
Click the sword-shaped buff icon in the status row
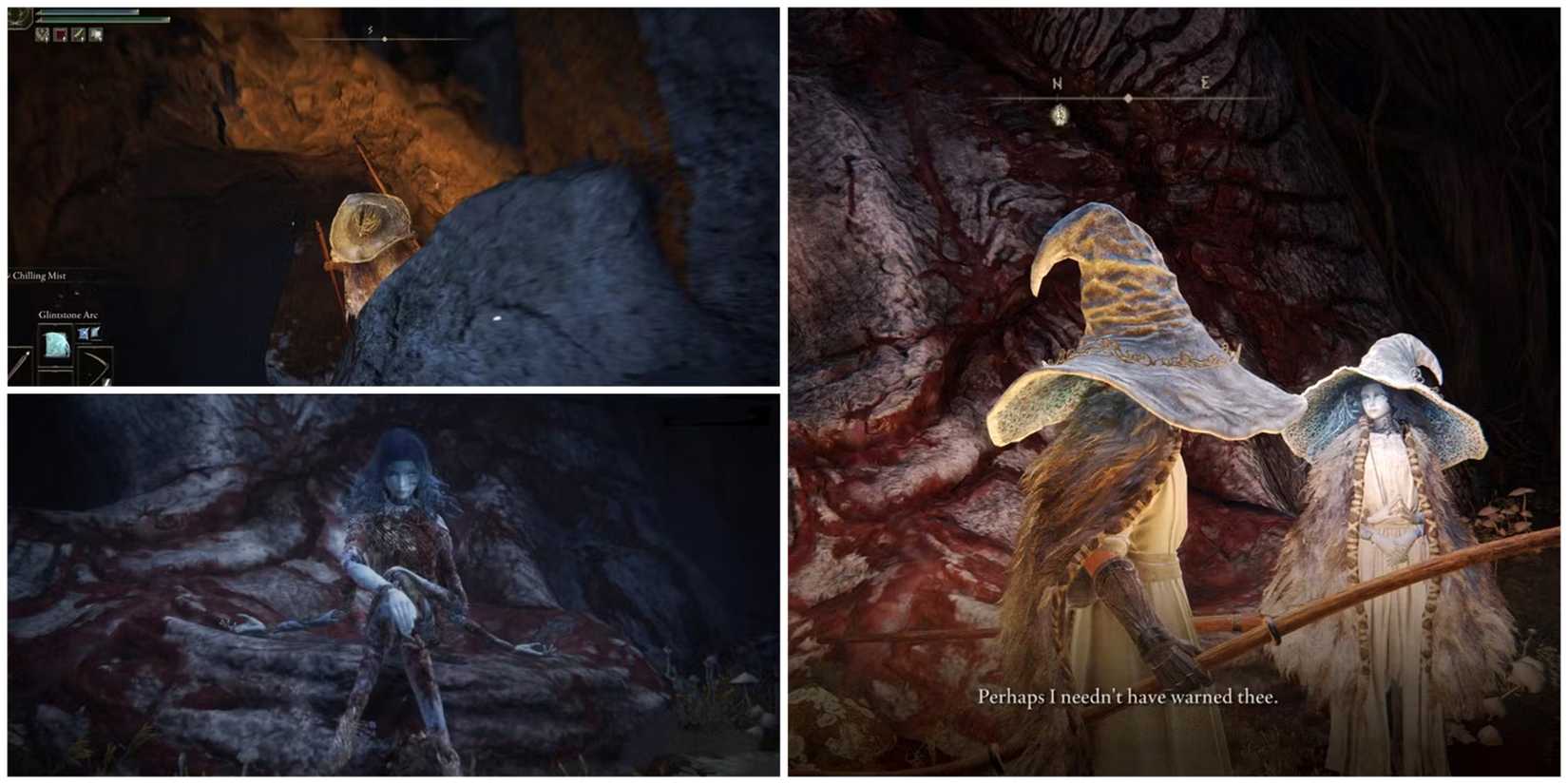click(78, 36)
